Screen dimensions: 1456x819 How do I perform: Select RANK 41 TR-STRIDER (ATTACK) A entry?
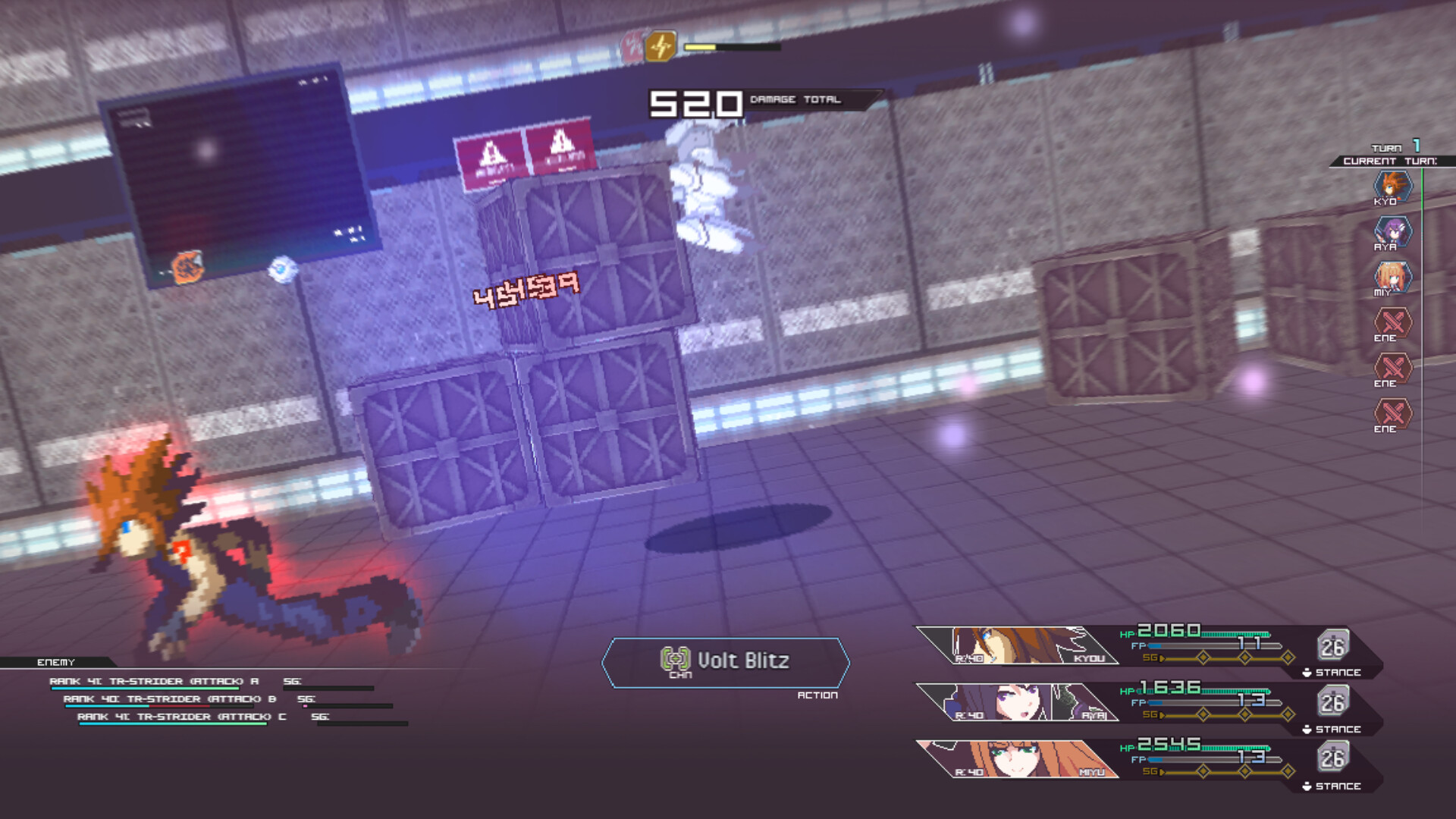152,682
